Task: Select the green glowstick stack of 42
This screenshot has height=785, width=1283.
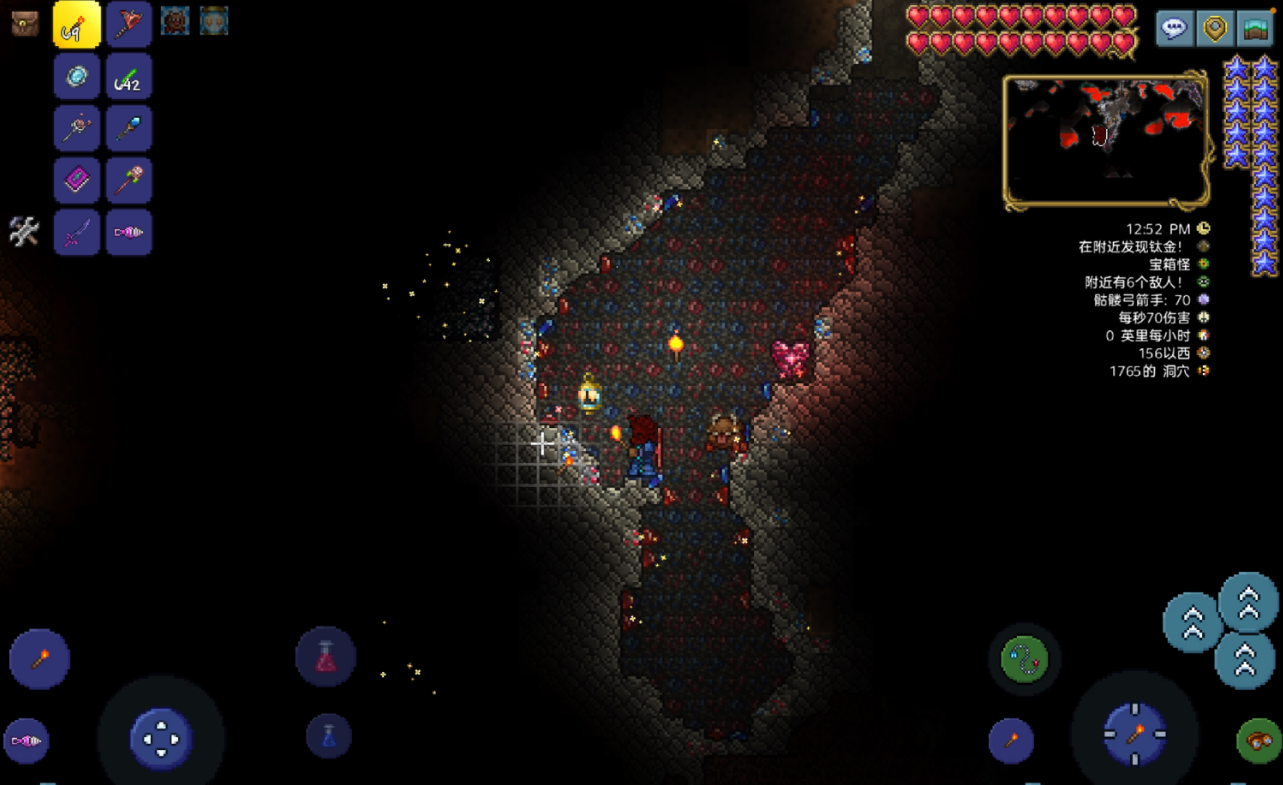Action: (x=129, y=76)
